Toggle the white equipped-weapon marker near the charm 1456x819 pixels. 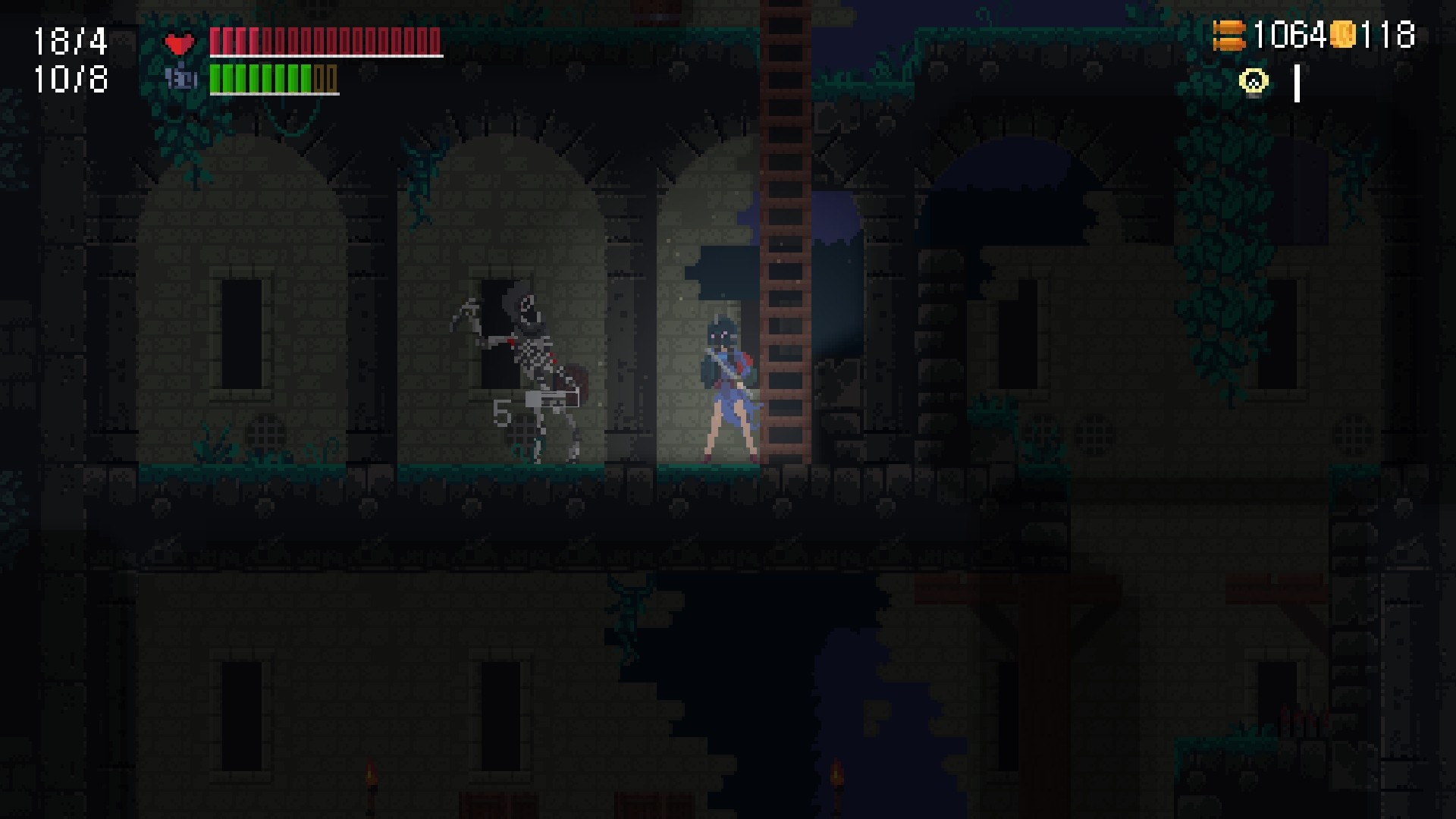pyautogui.click(x=1297, y=83)
